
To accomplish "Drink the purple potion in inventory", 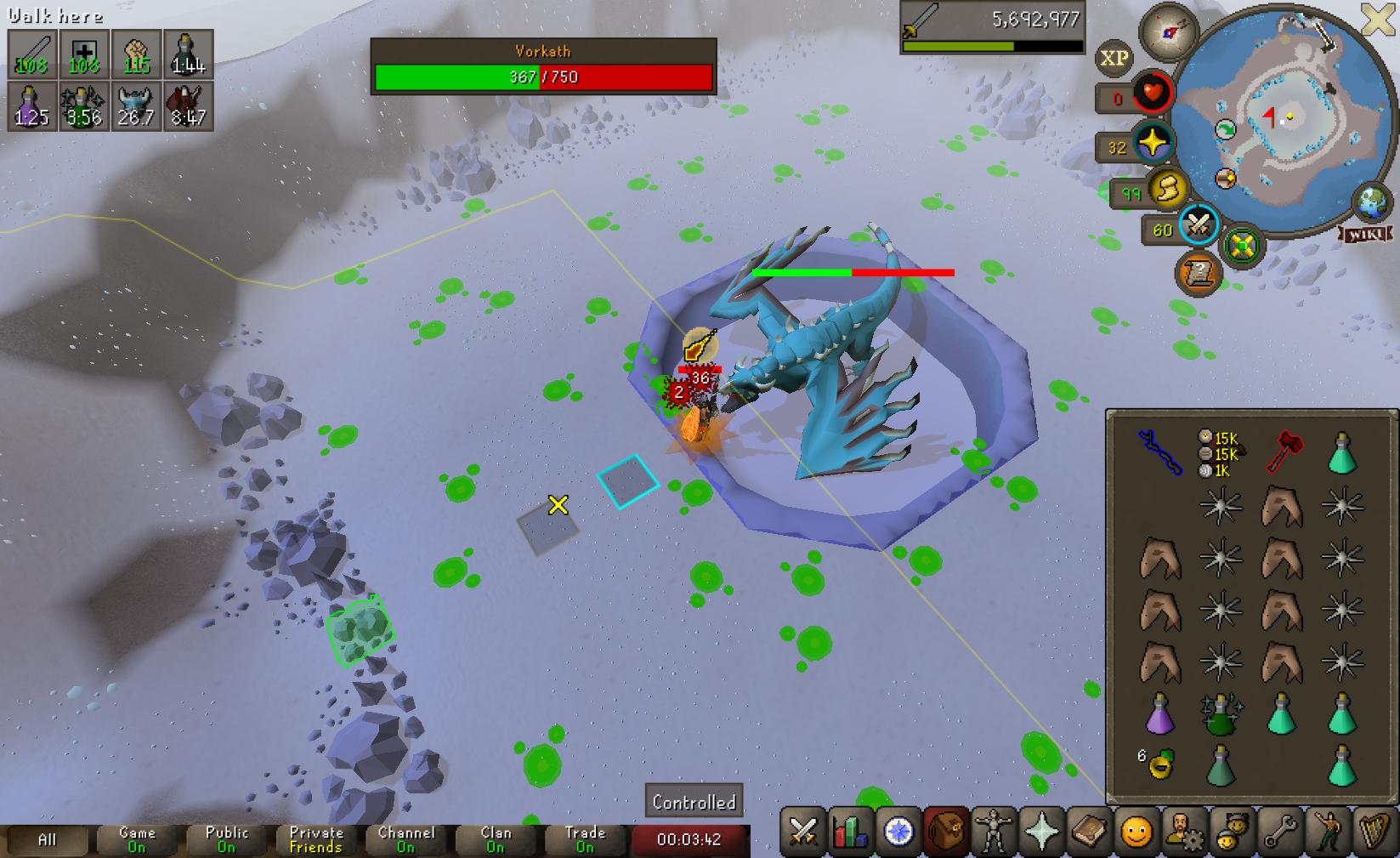I will click(x=1159, y=713).
